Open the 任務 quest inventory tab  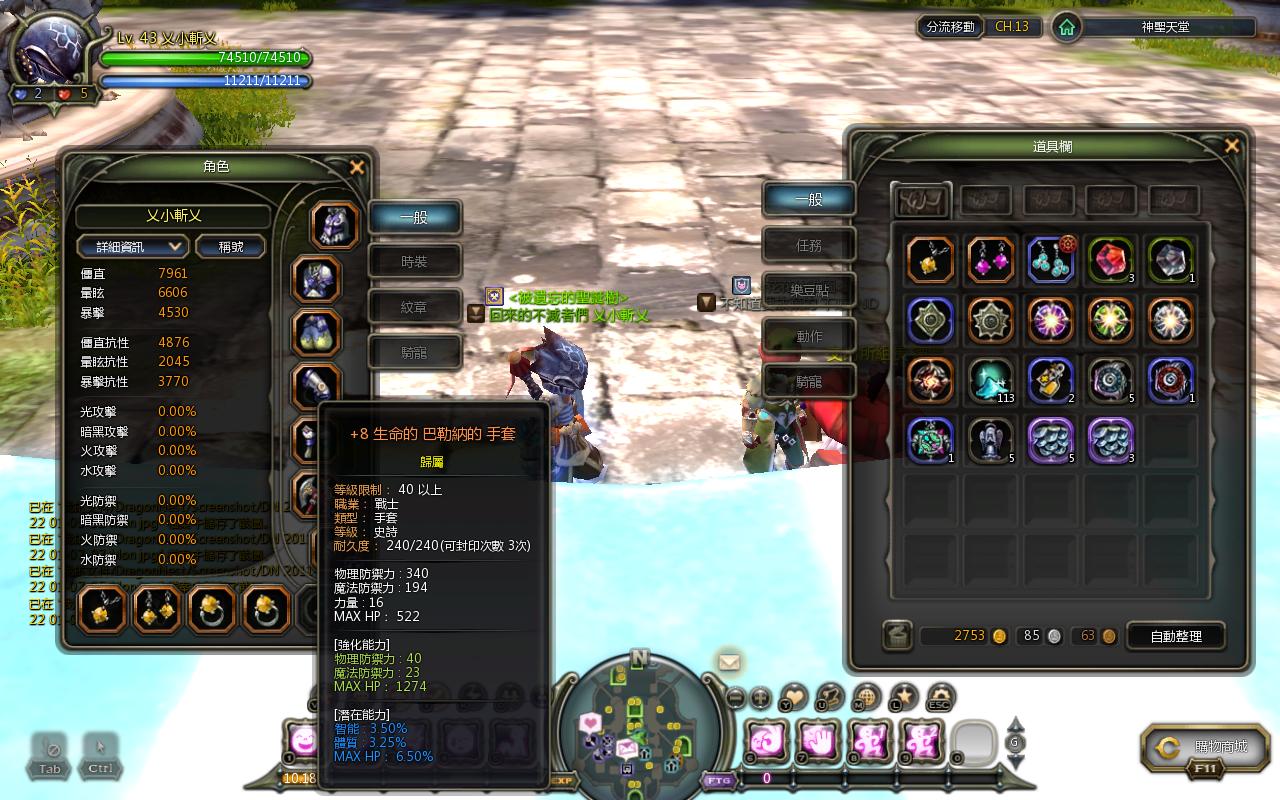[809, 245]
